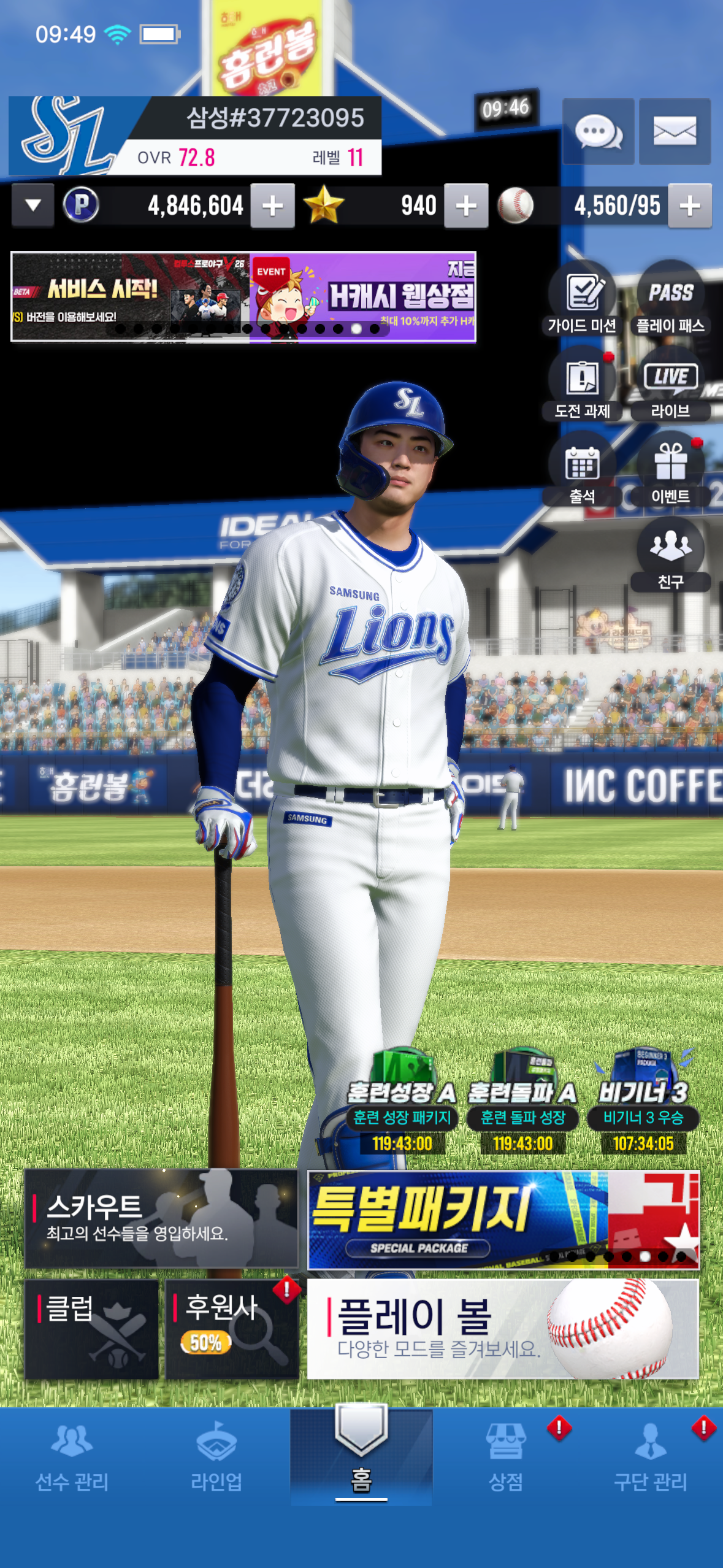Open the 가이드 미션 guide missions
Viewport: 723px width, 1568px height.
(582, 298)
